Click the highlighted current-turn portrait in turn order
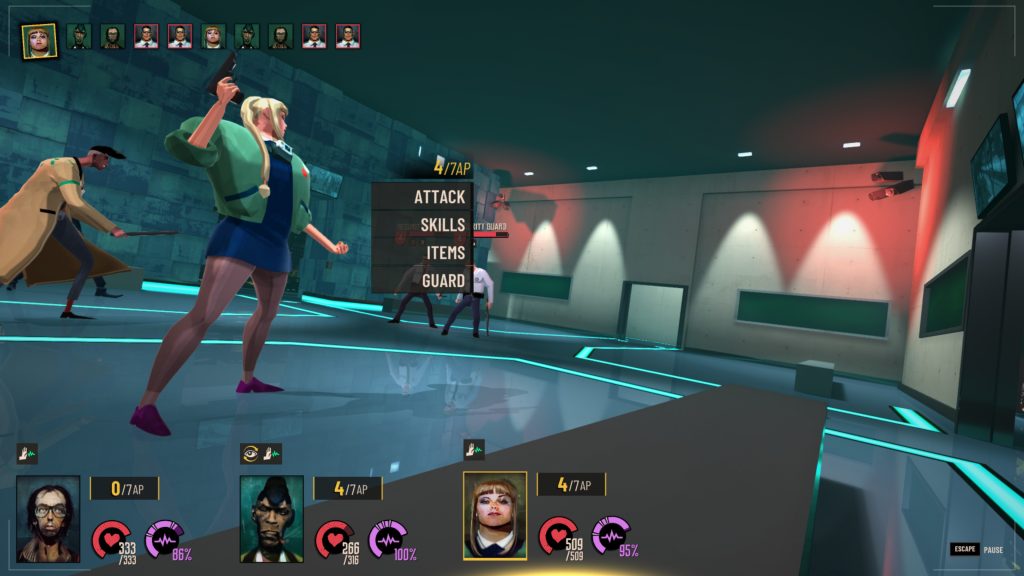Screen dimensions: 1024x576 tap(40, 40)
